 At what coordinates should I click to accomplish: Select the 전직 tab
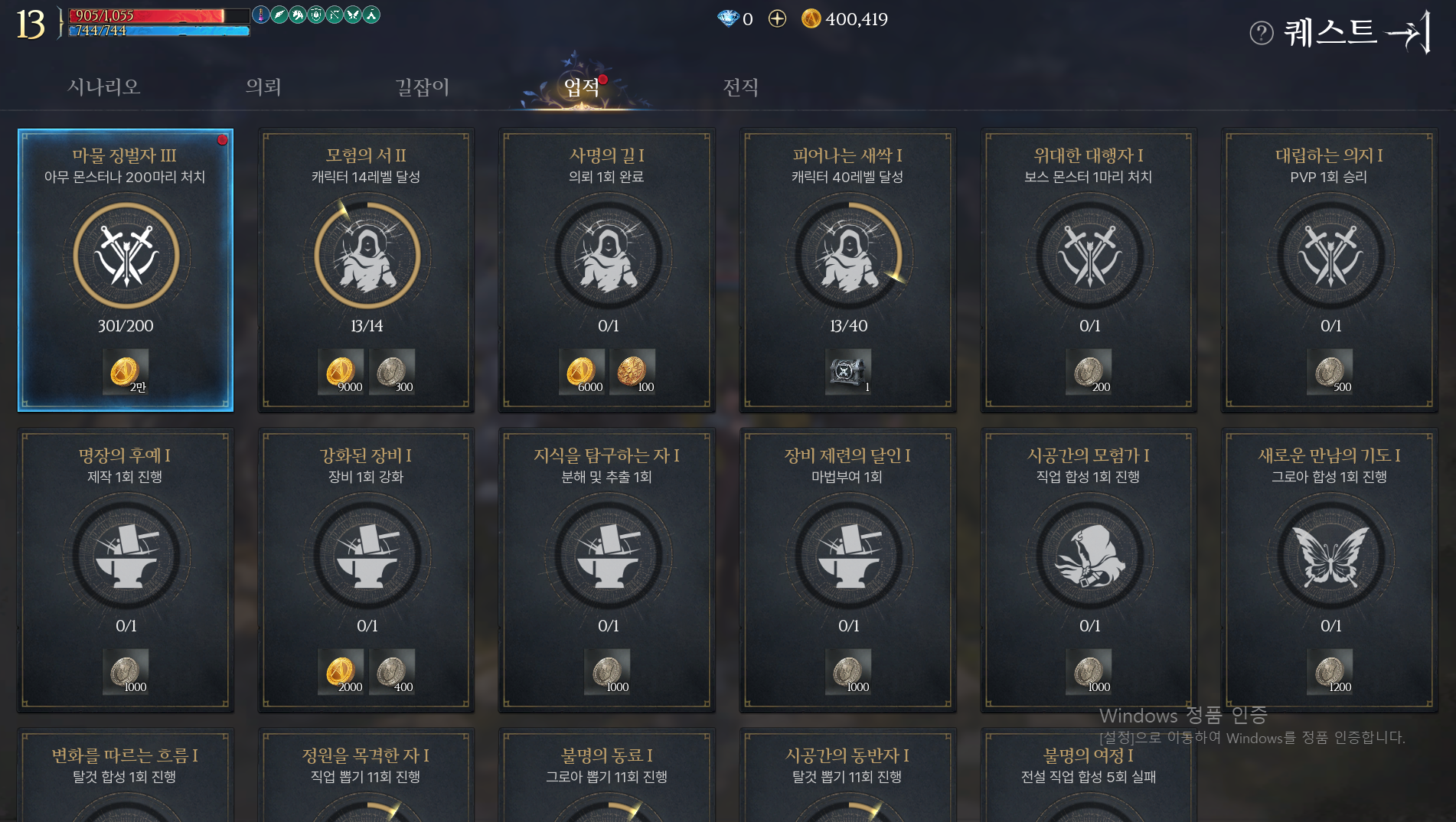coord(741,87)
